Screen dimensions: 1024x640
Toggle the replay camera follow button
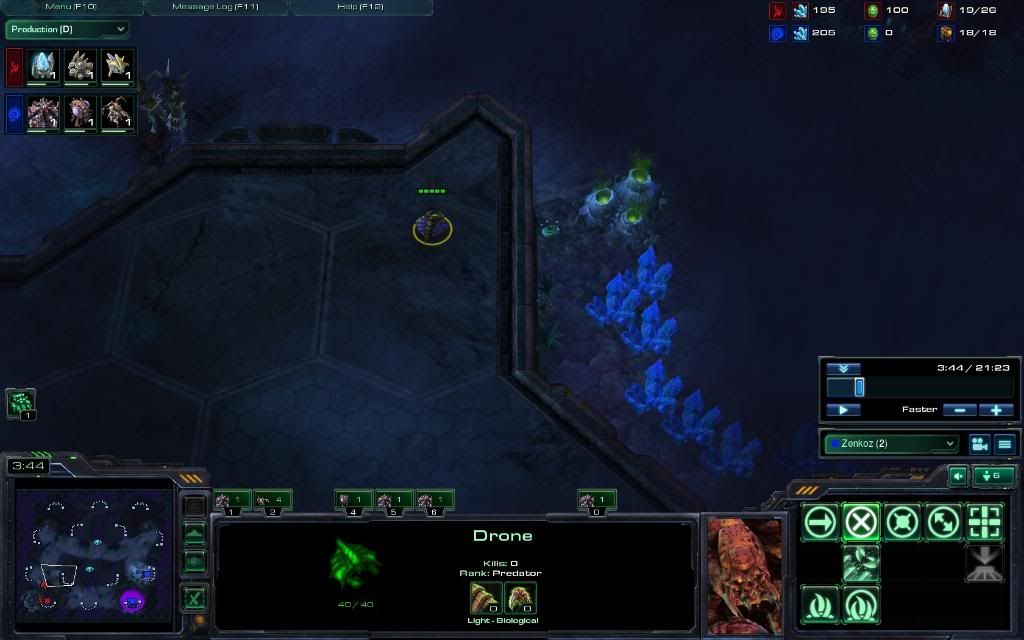[979, 443]
